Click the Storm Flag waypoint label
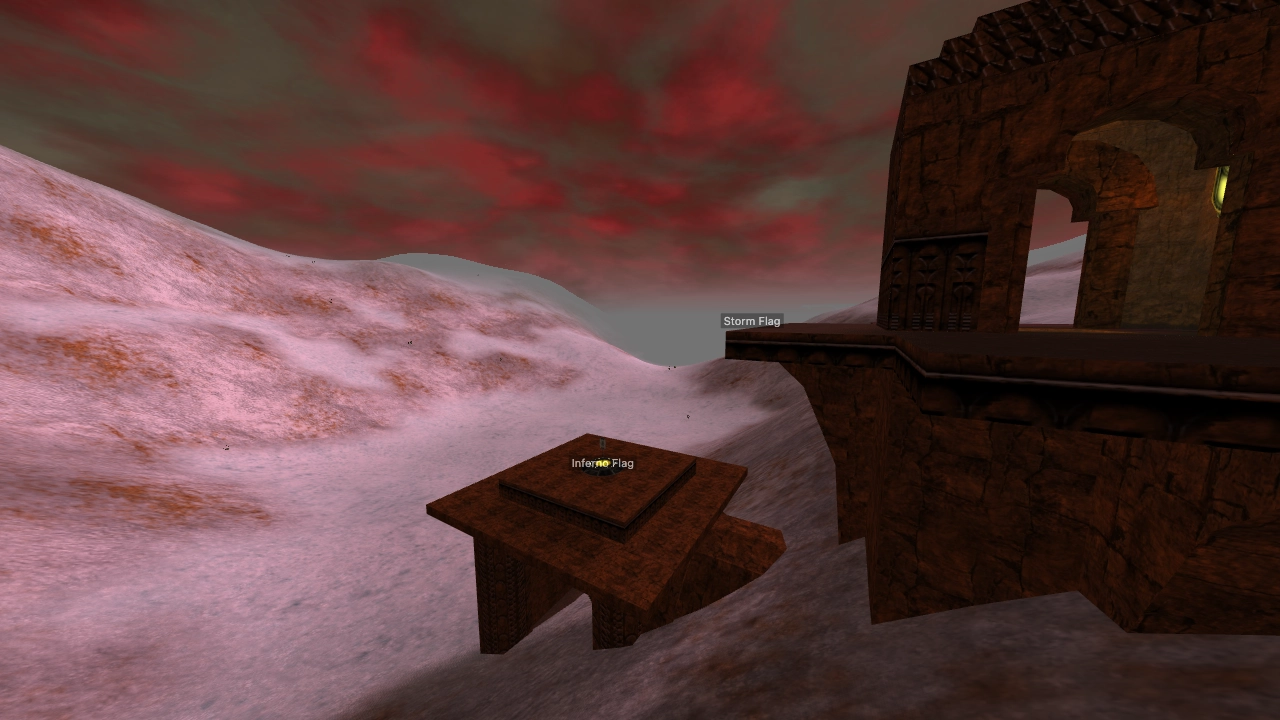 (752, 321)
